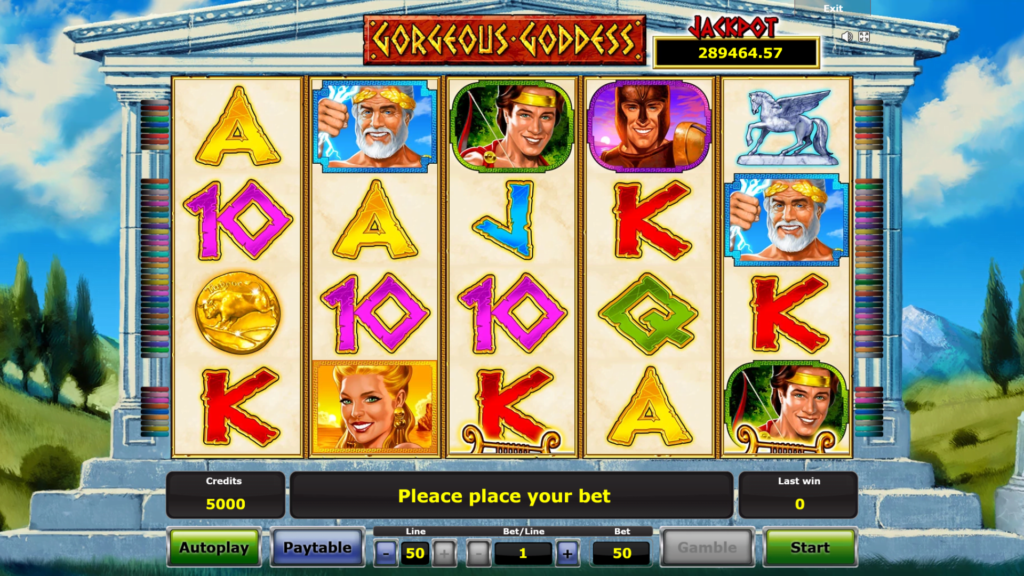Open the Paytable
1024x576 pixels.
tap(317, 547)
